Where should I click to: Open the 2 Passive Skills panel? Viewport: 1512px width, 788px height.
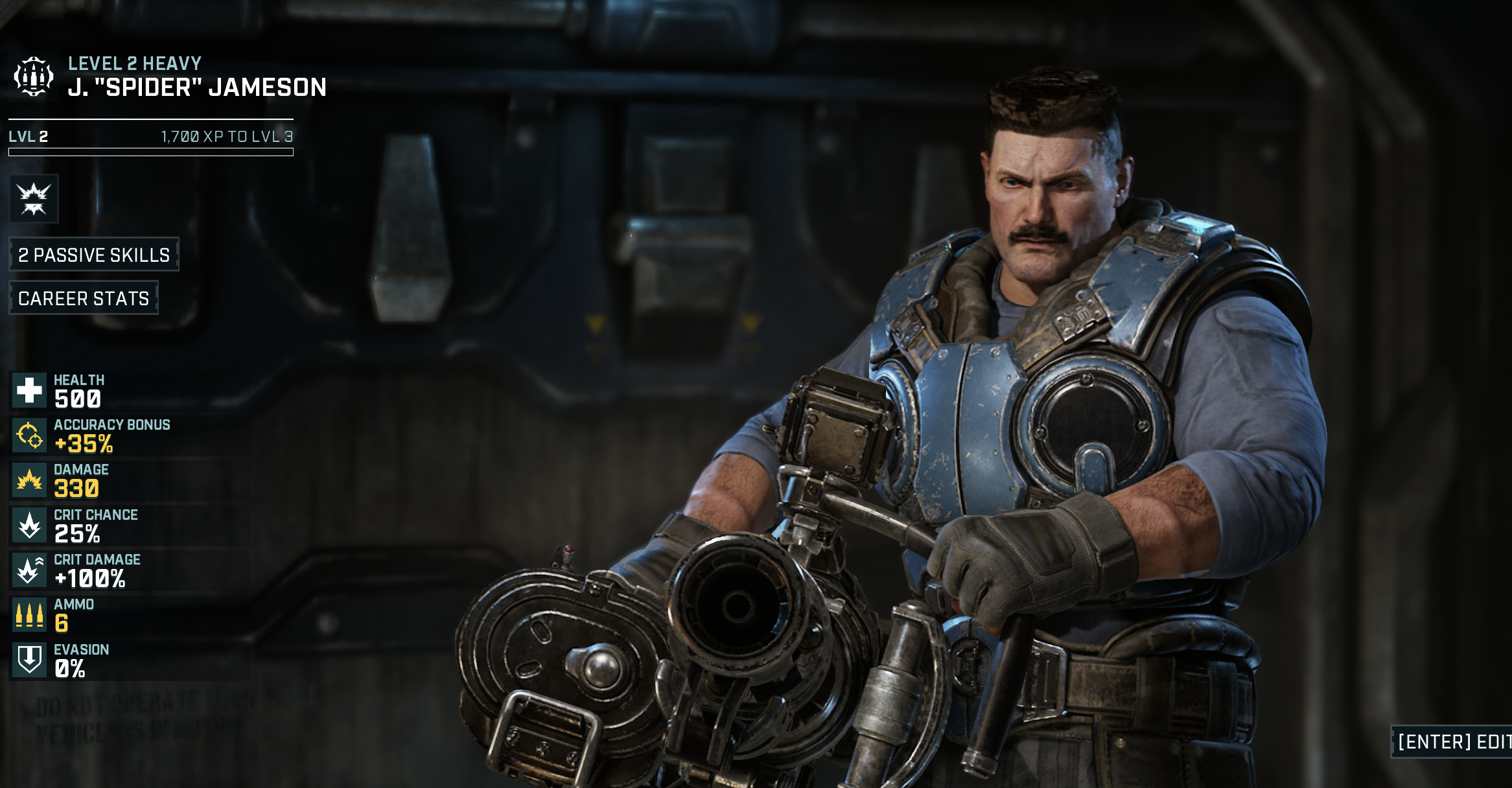coord(94,255)
